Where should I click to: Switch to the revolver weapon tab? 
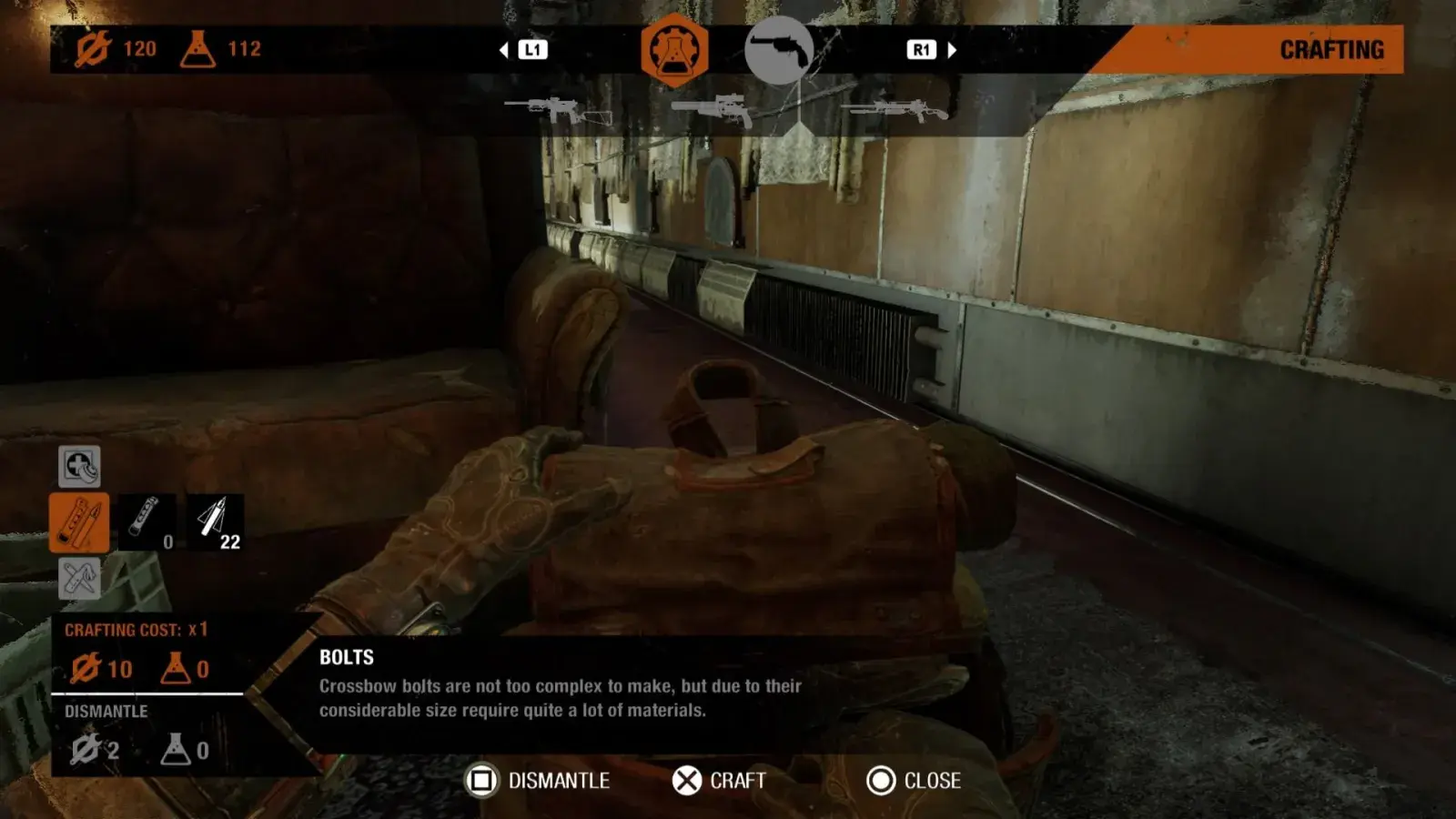coord(779,50)
